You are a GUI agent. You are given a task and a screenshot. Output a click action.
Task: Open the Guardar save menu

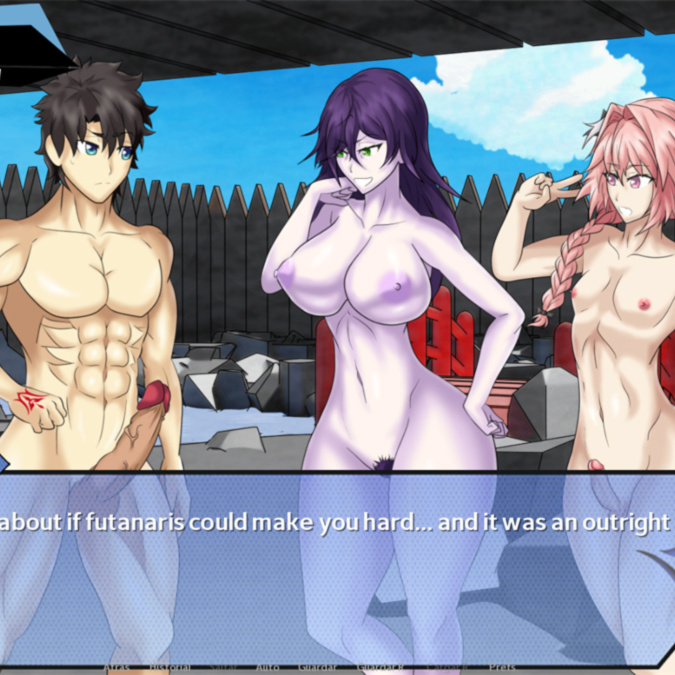[317, 666]
